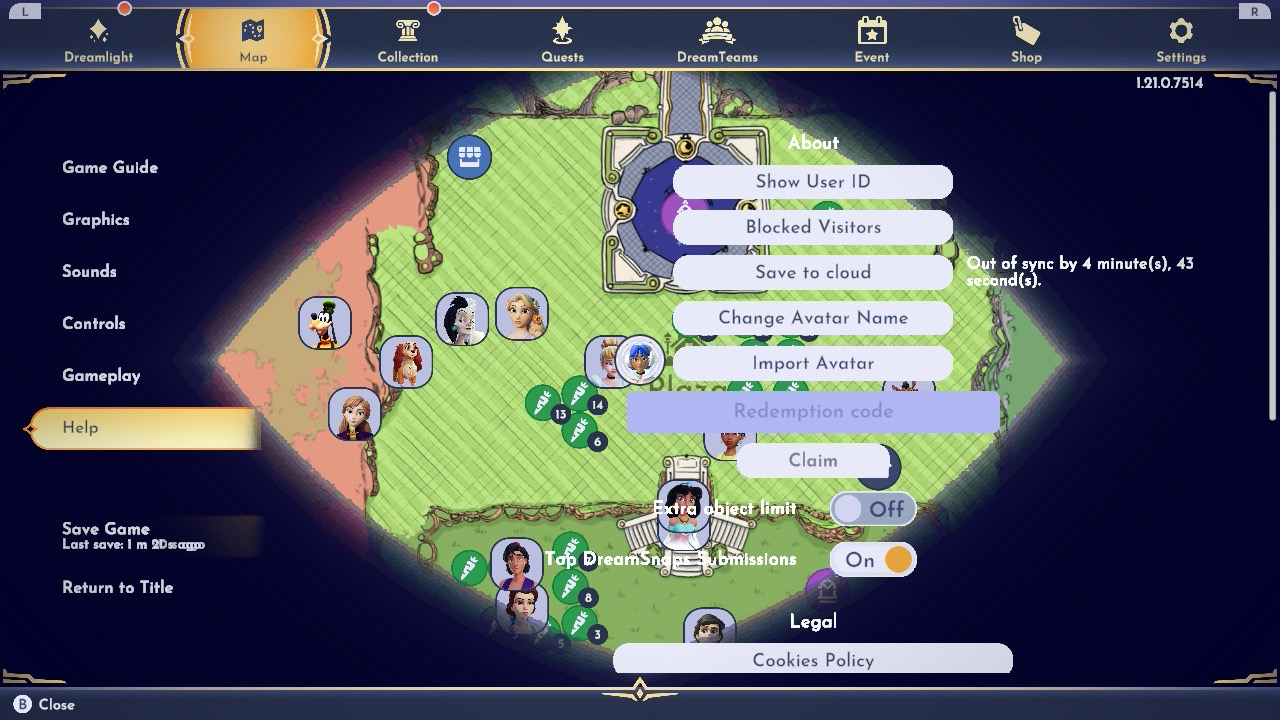1280x720 pixels.
Task: Return to Title screen
Action: point(117,587)
